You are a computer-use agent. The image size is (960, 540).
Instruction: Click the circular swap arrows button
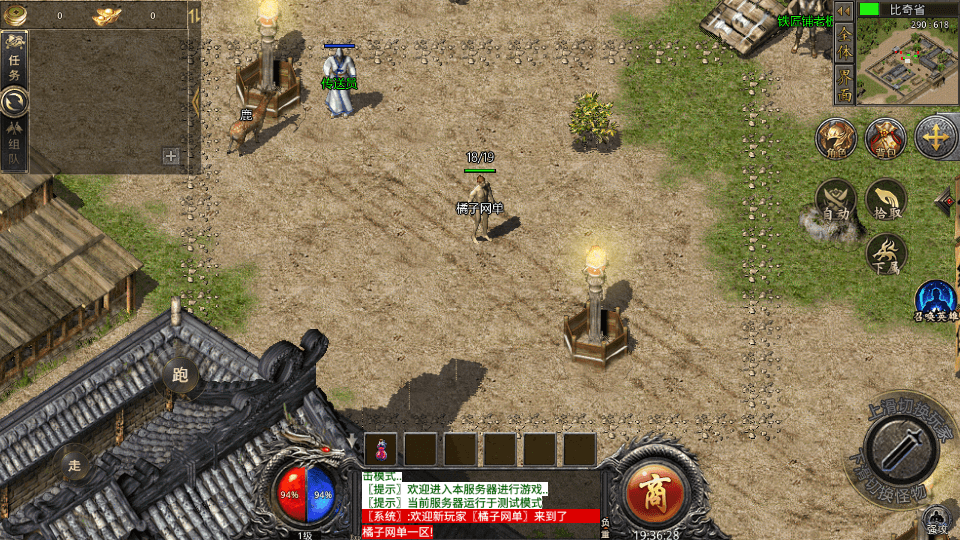pos(15,101)
